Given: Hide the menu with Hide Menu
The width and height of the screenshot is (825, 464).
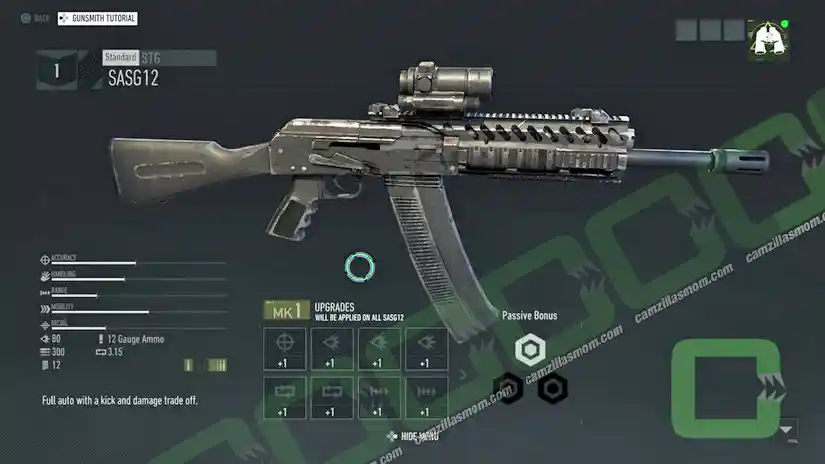Looking at the screenshot, I should tap(412, 436).
